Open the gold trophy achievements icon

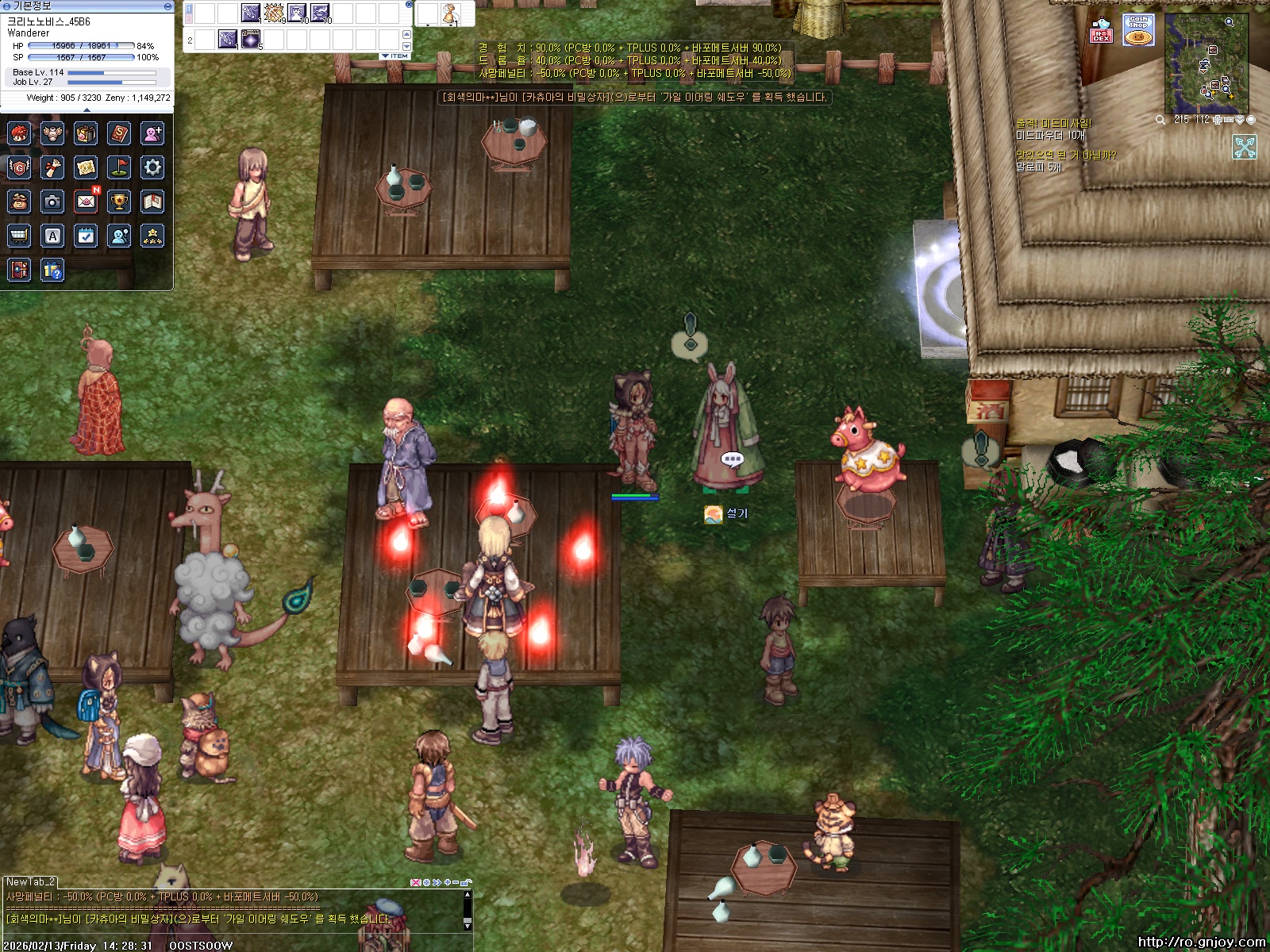(119, 202)
